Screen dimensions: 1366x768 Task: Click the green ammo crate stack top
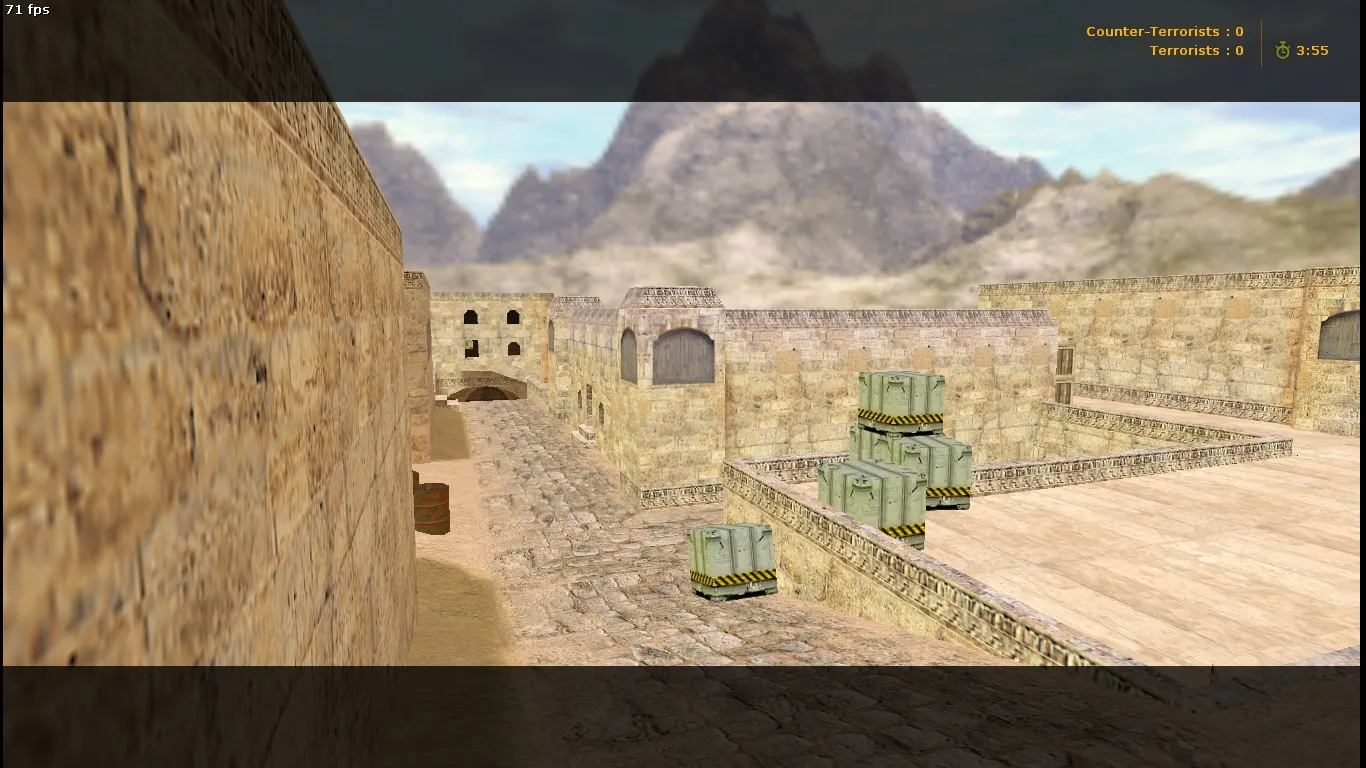(898, 393)
